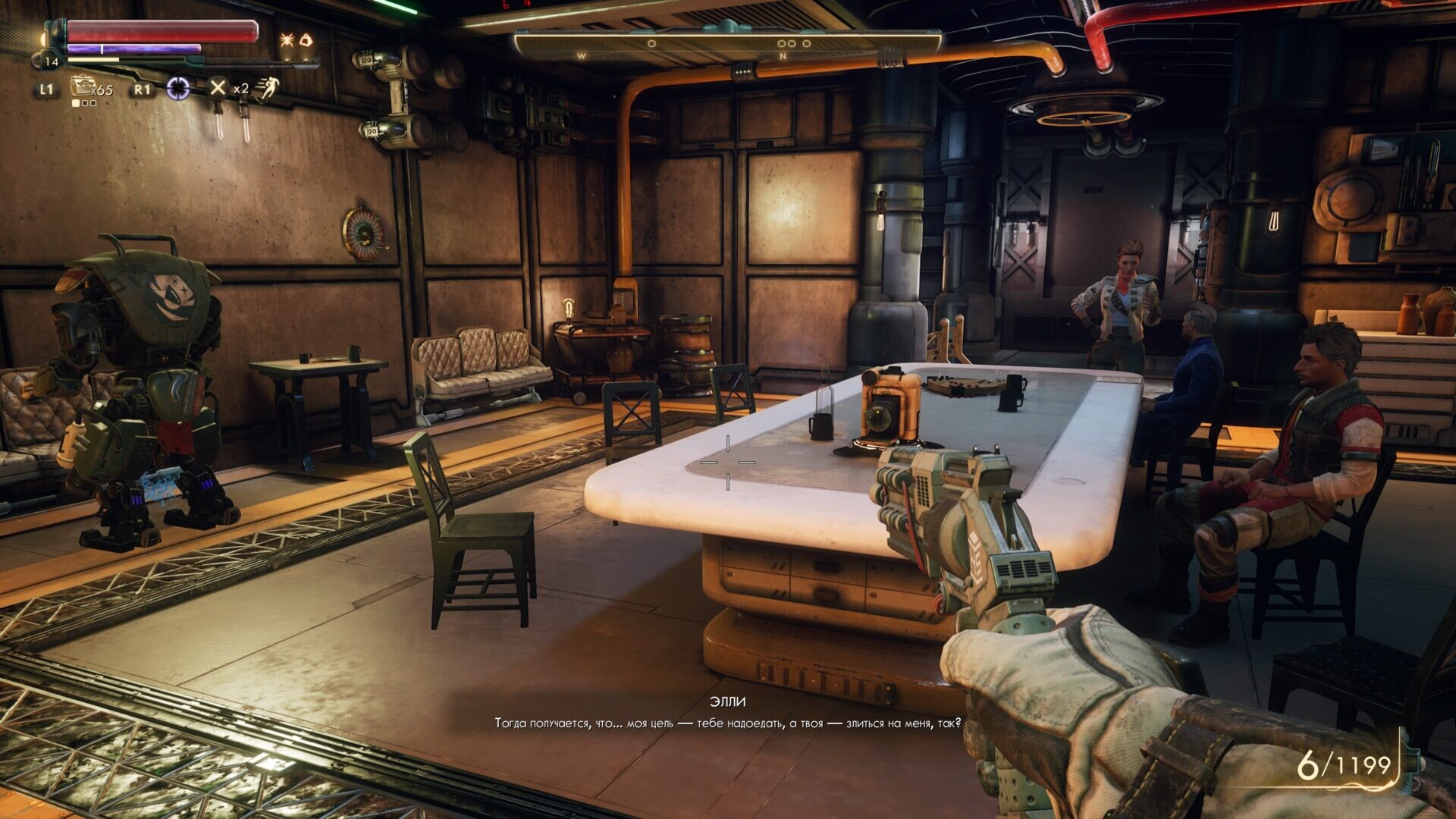Click the weight encumbrance status icon
The height and width of the screenshot is (819, 1456).
[306, 39]
